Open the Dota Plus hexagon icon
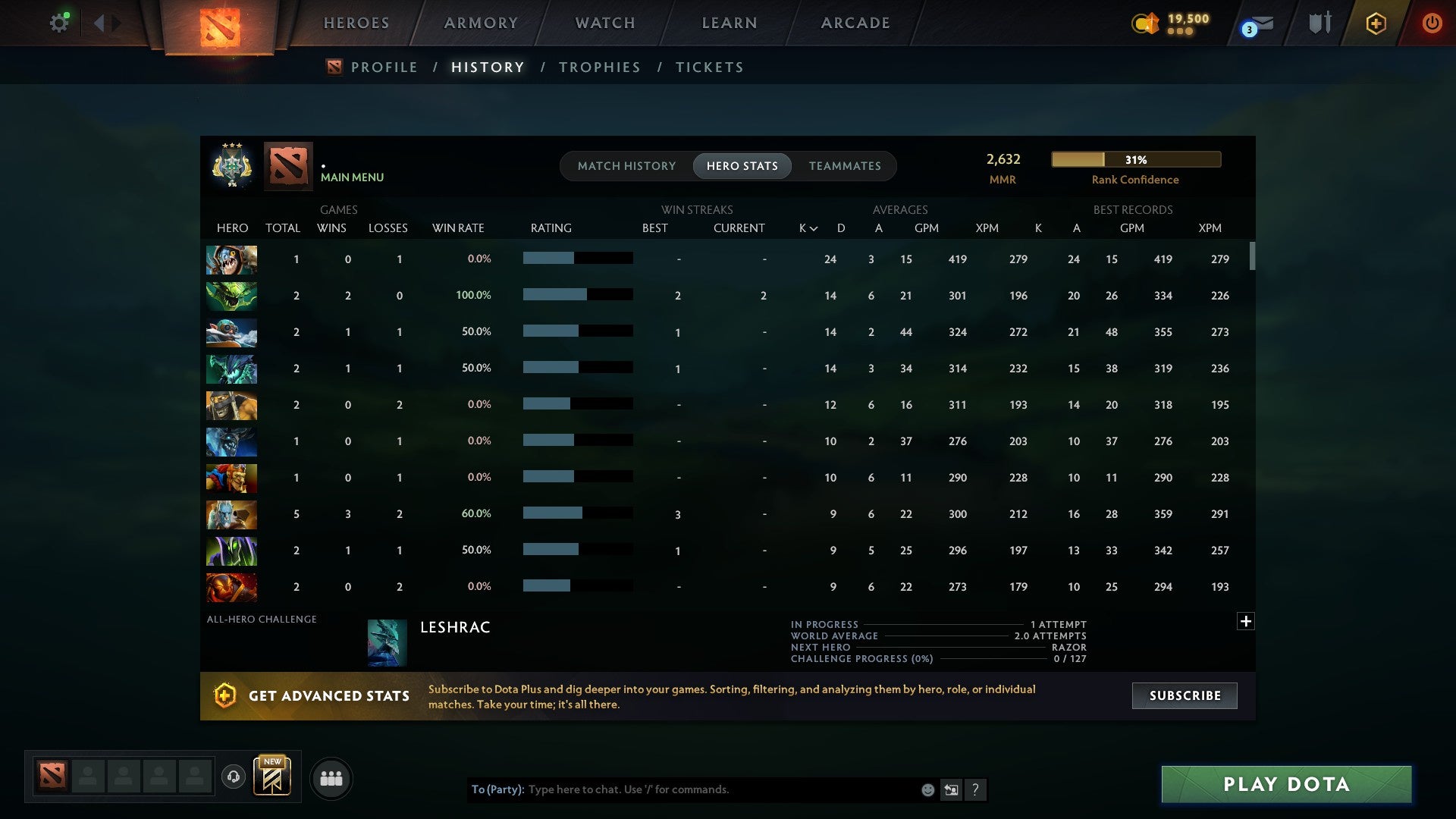Image resolution: width=1456 pixels, height=819 pixels. [1376, 23]
